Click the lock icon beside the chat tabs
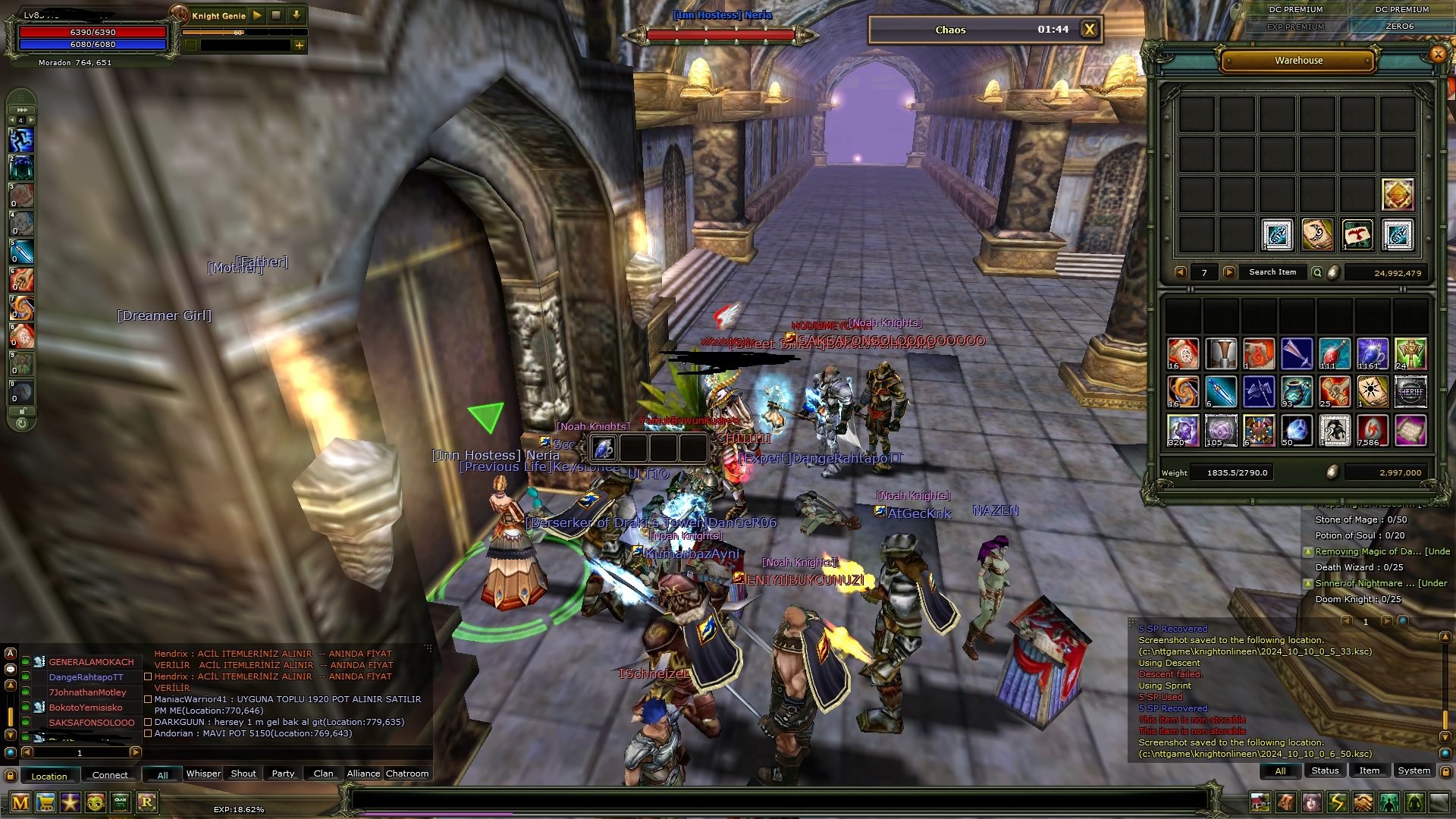Image resolution: width=1456 pixels, height=819 pixels. [x=10, y=773]
